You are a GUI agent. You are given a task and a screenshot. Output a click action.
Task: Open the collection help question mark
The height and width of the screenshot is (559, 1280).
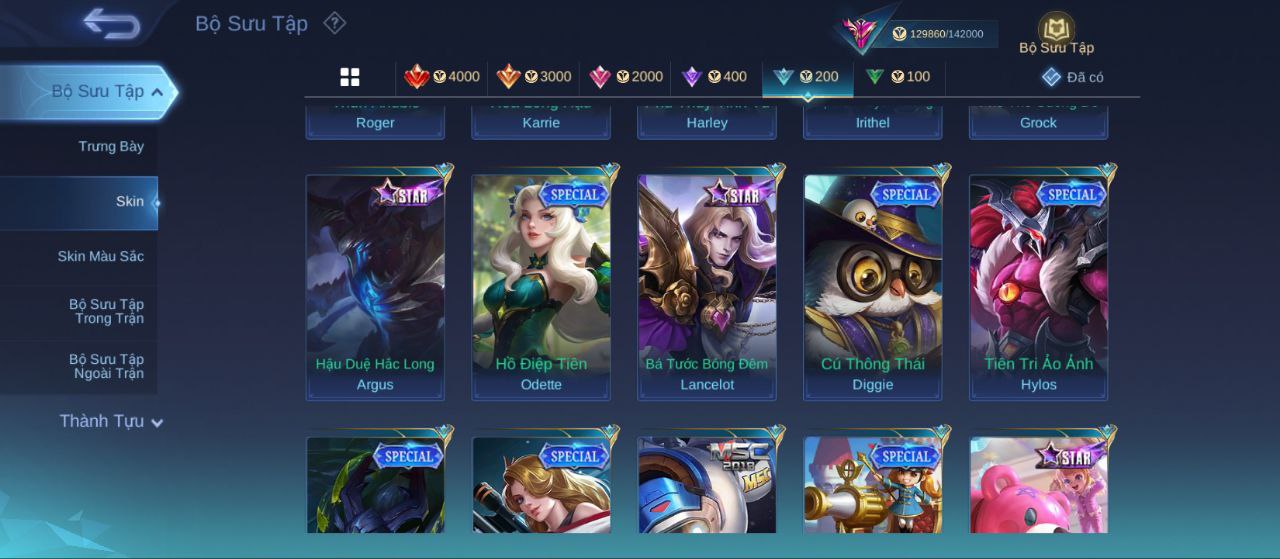(335, 23)
